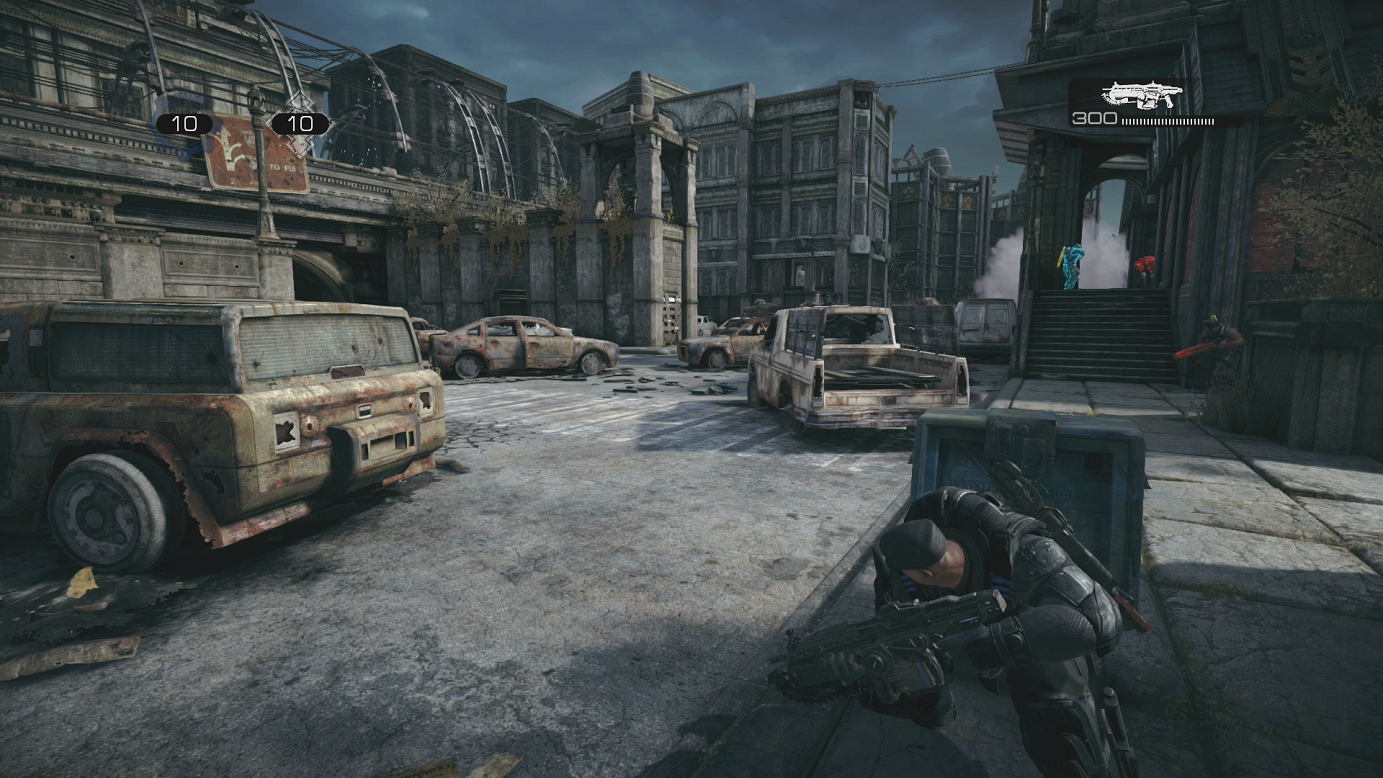Click the right team score showing 10
Viewport: 1383px width, 778px height.
(300, 122)
